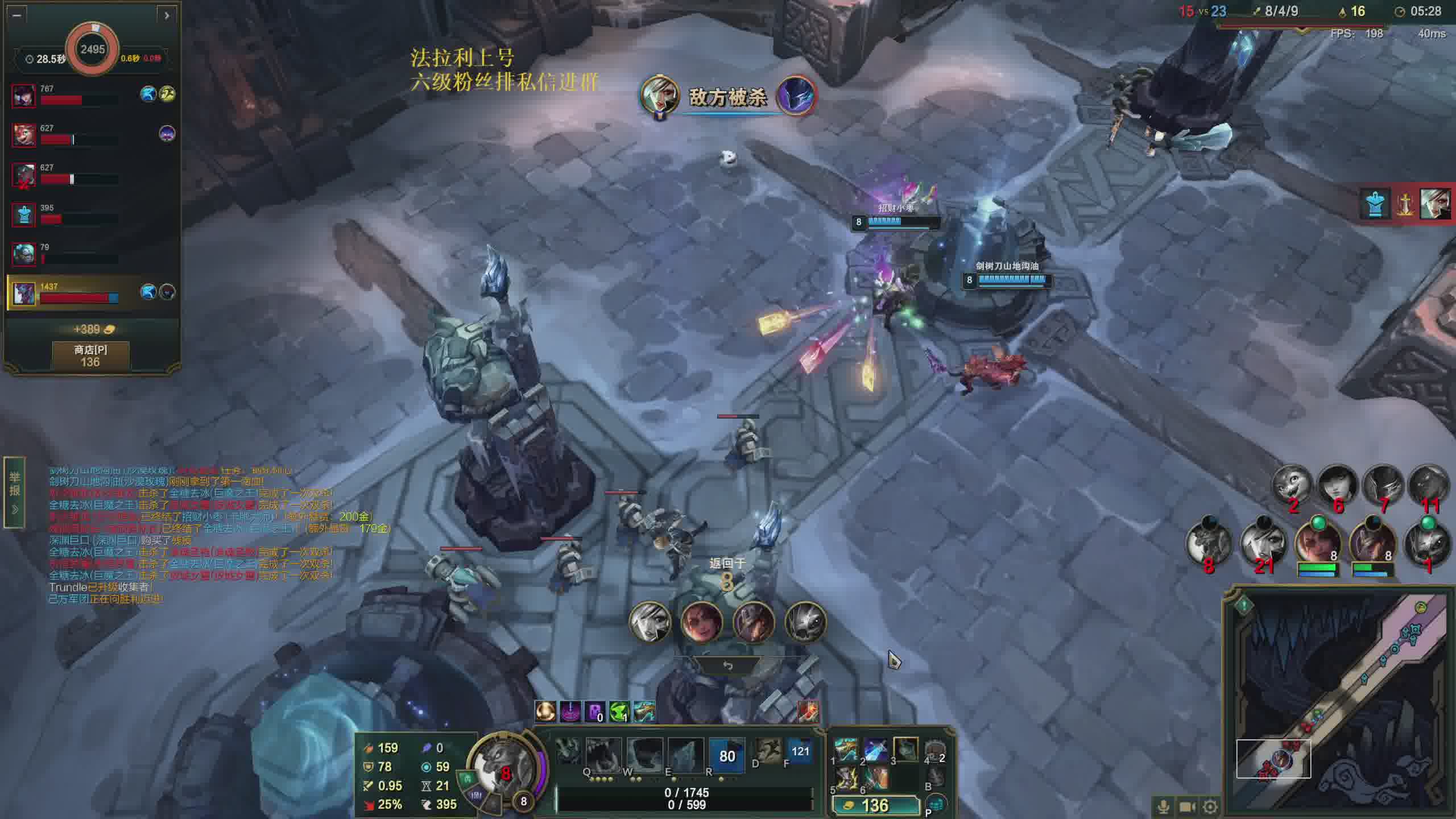Click the R ultimate showing 80 cooldown
This screenshot has height=819, width=1456.
click(727, 755)
